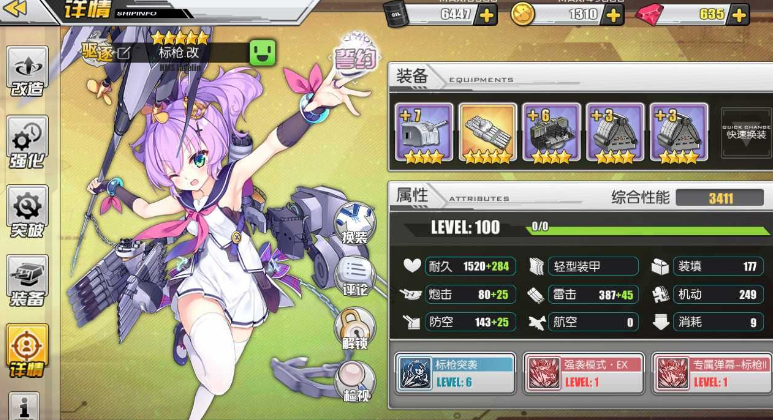The width and height of the screenshot is (773, 420).
Task: Switch to the 强化 enhance tab
Action: (27, 141)
